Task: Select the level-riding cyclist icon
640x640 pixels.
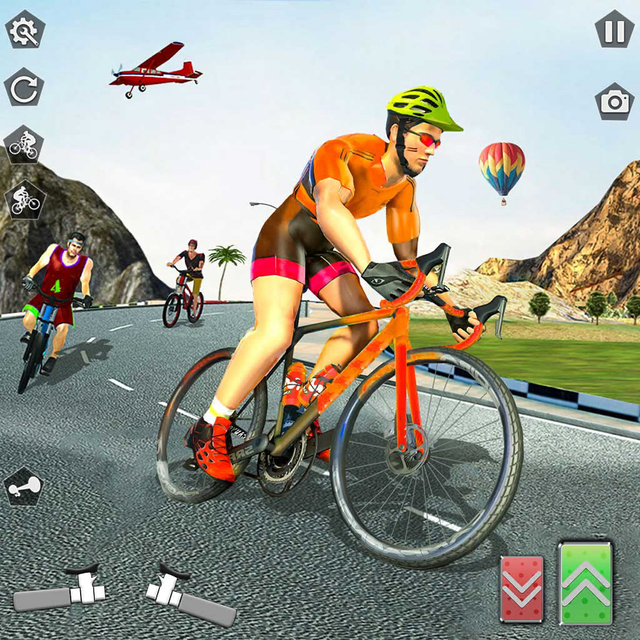Action: (x=23, y=145)
